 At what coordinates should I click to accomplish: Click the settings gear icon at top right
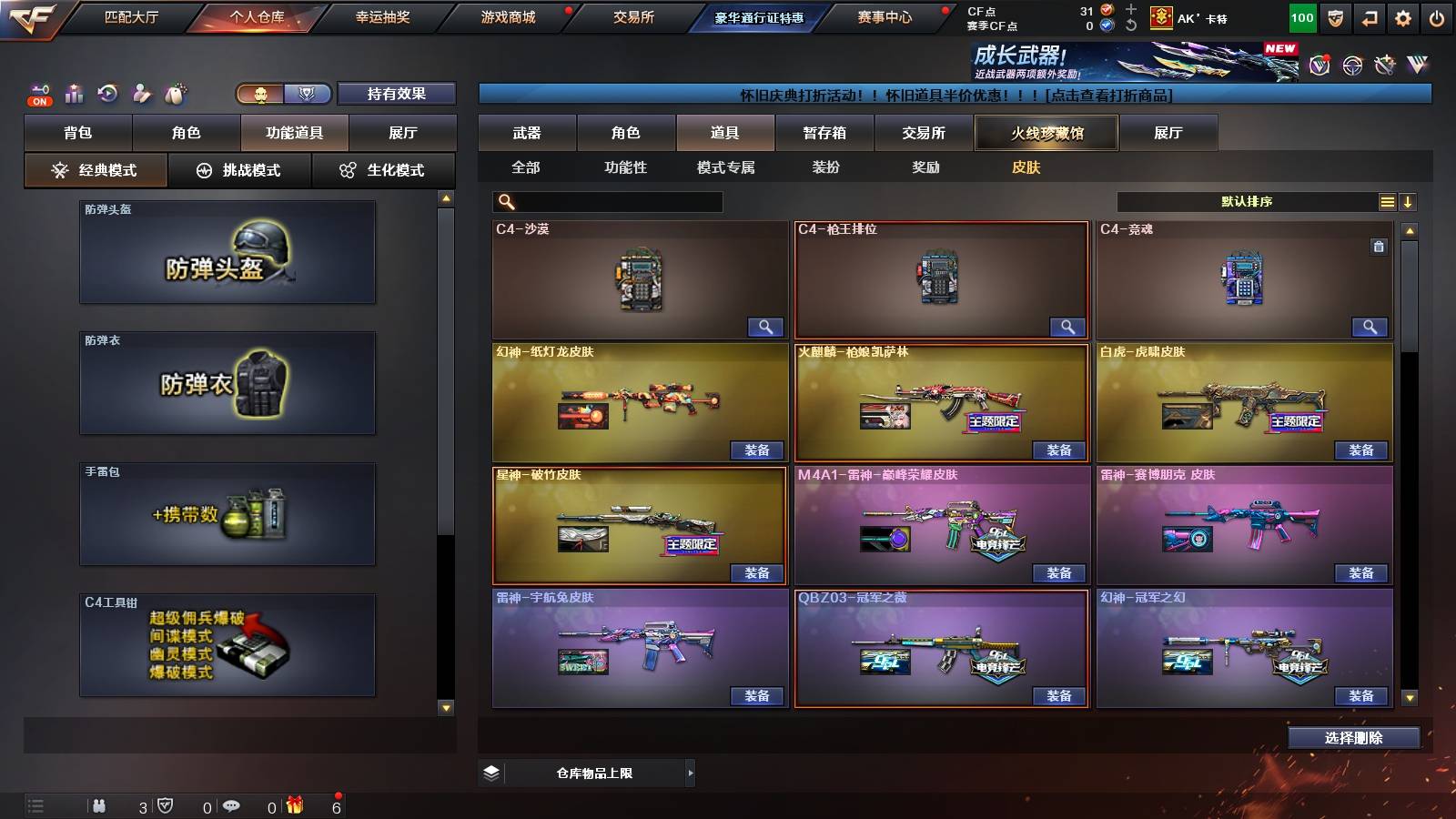[x=1401, y=16]
